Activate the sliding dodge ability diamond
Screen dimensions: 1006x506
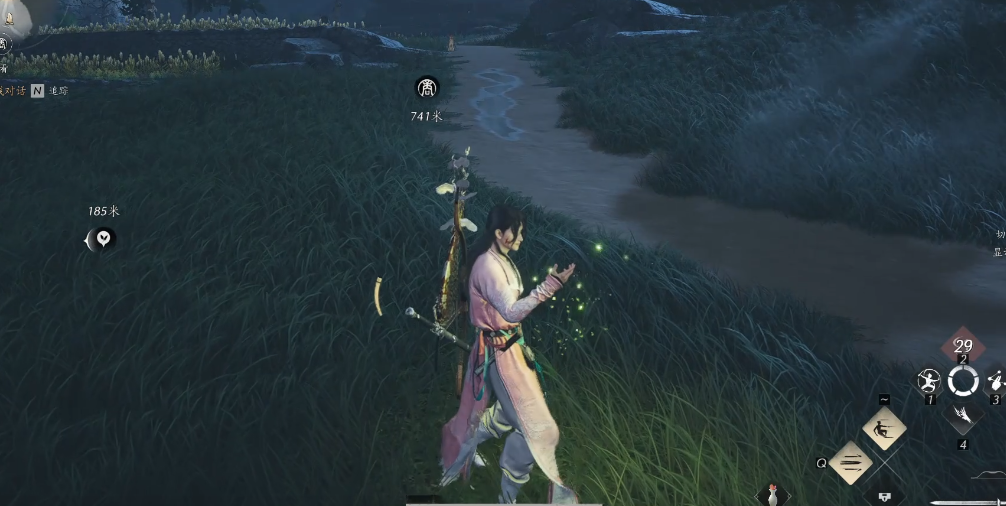(x=884, y=430)
